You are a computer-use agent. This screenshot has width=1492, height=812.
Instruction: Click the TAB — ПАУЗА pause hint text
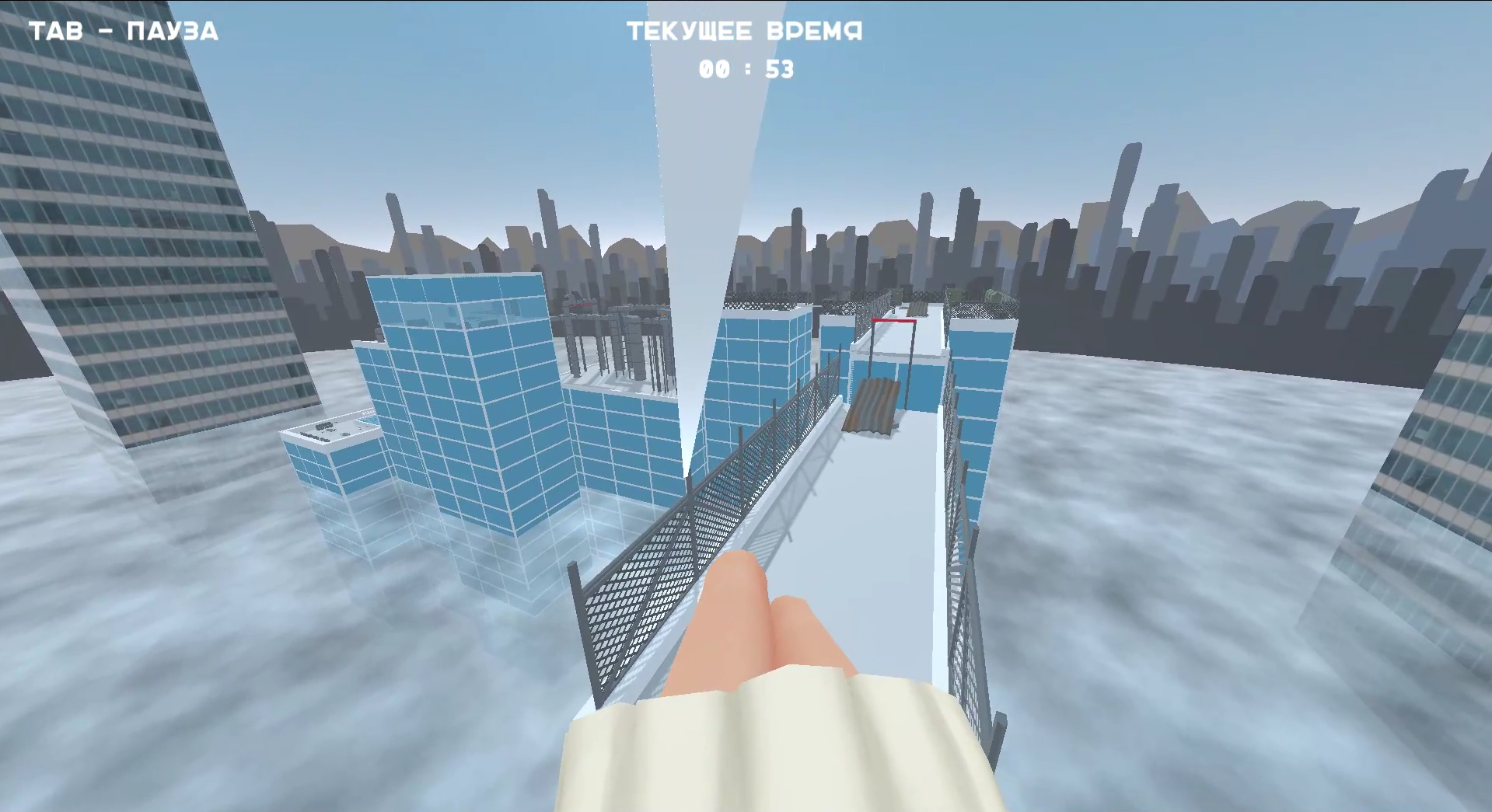(123, 31)
